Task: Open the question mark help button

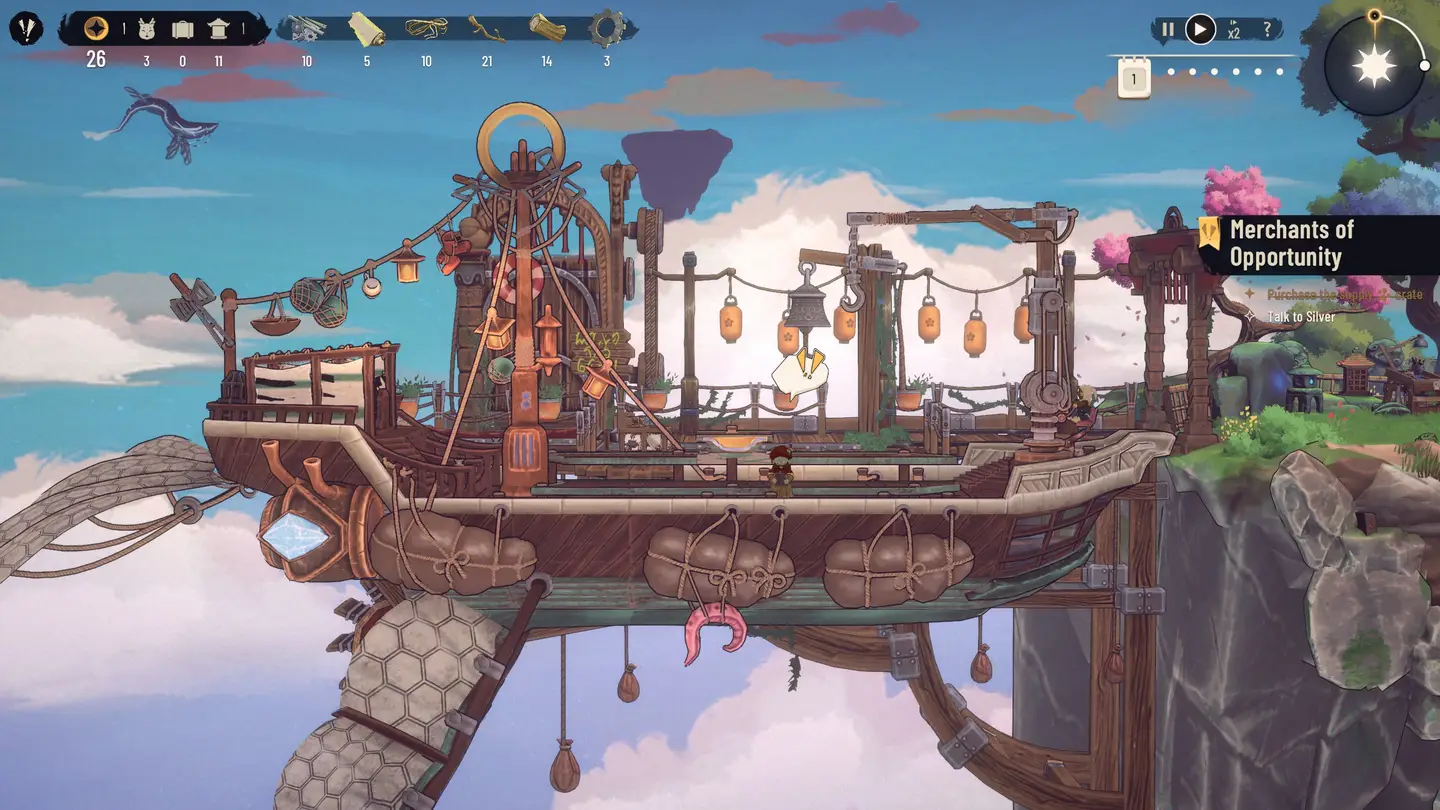Action: [1267, 29]
